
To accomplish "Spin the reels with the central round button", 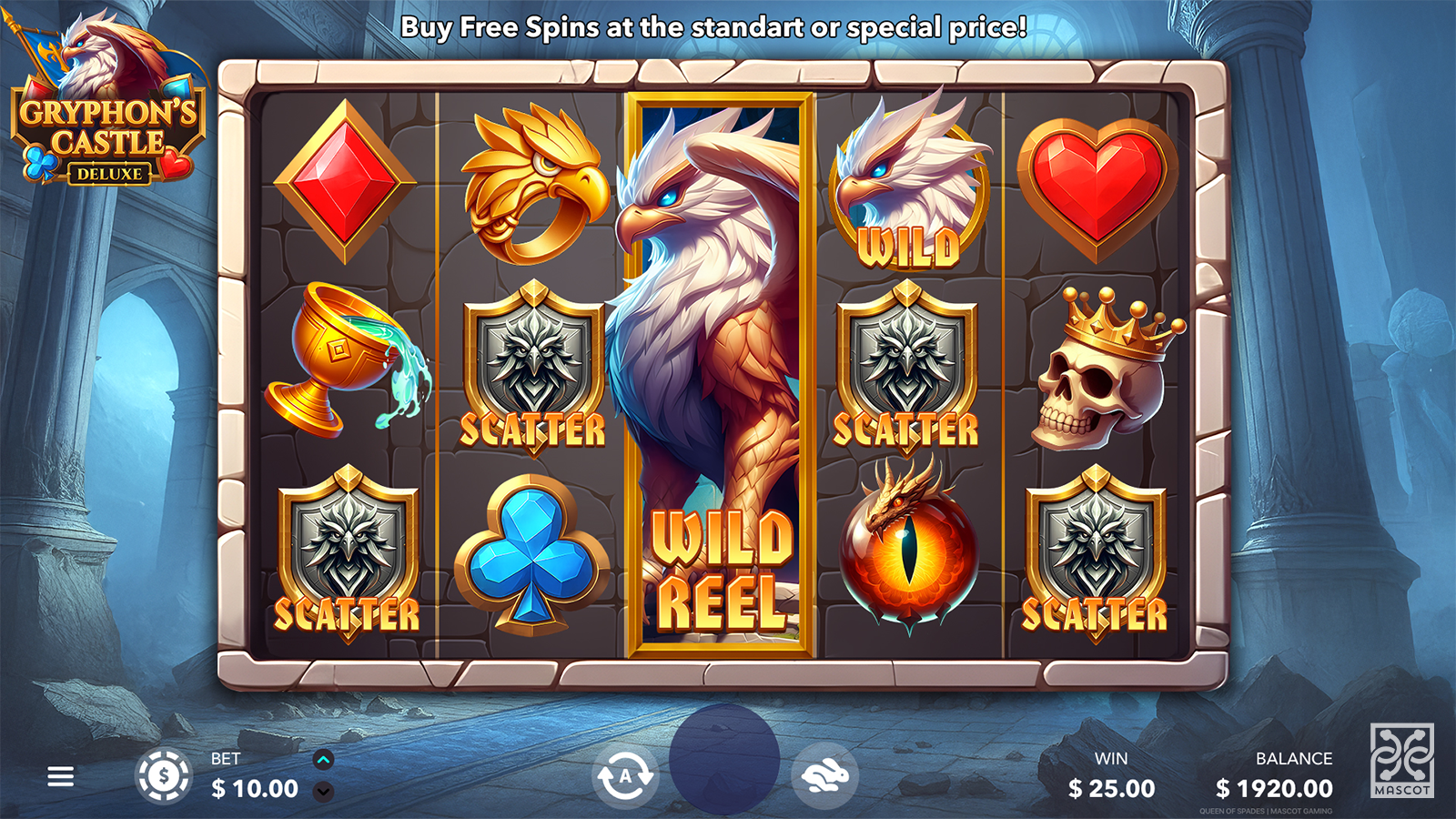I will (724, 760).
